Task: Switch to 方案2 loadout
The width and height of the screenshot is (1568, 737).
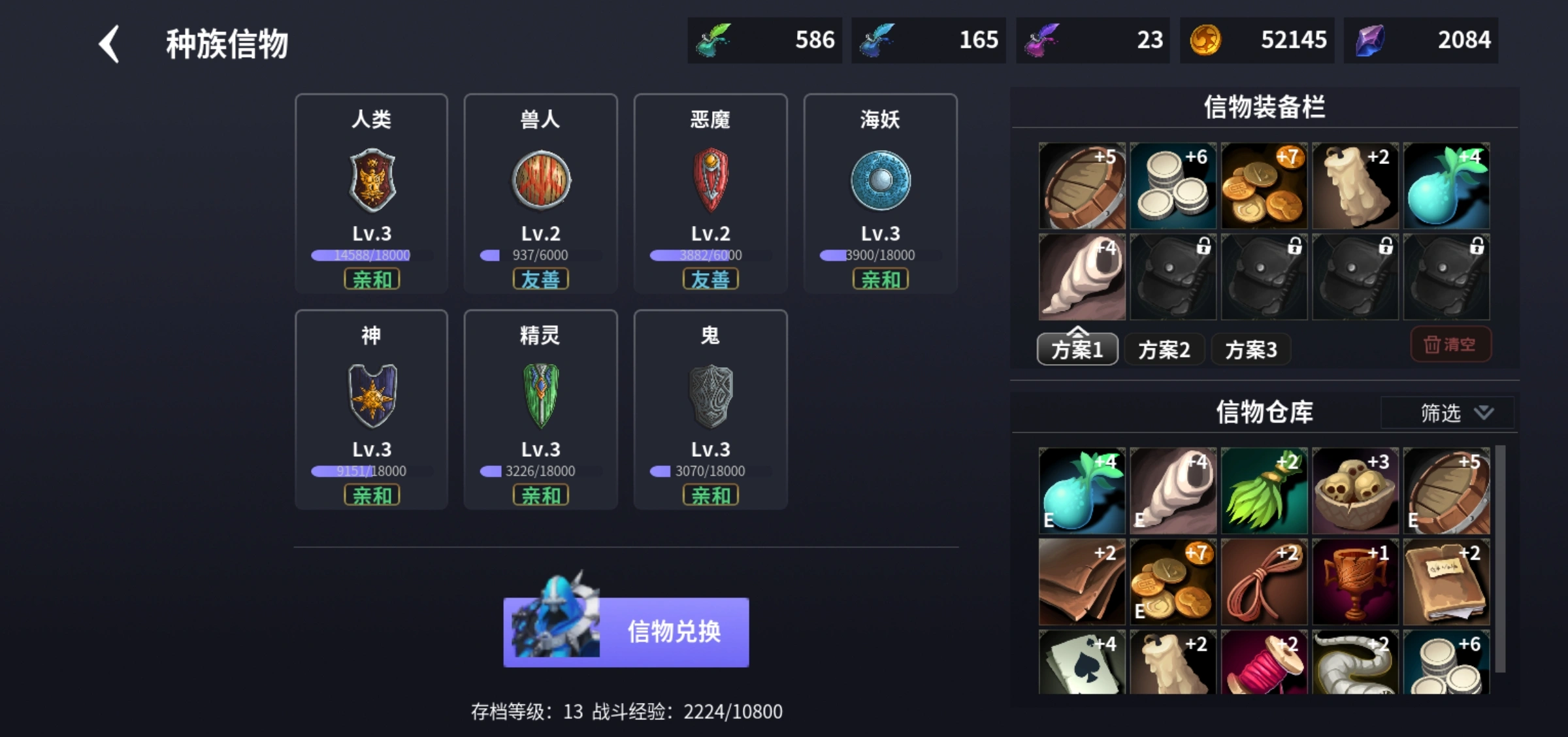Action: tap(1164, 350)
